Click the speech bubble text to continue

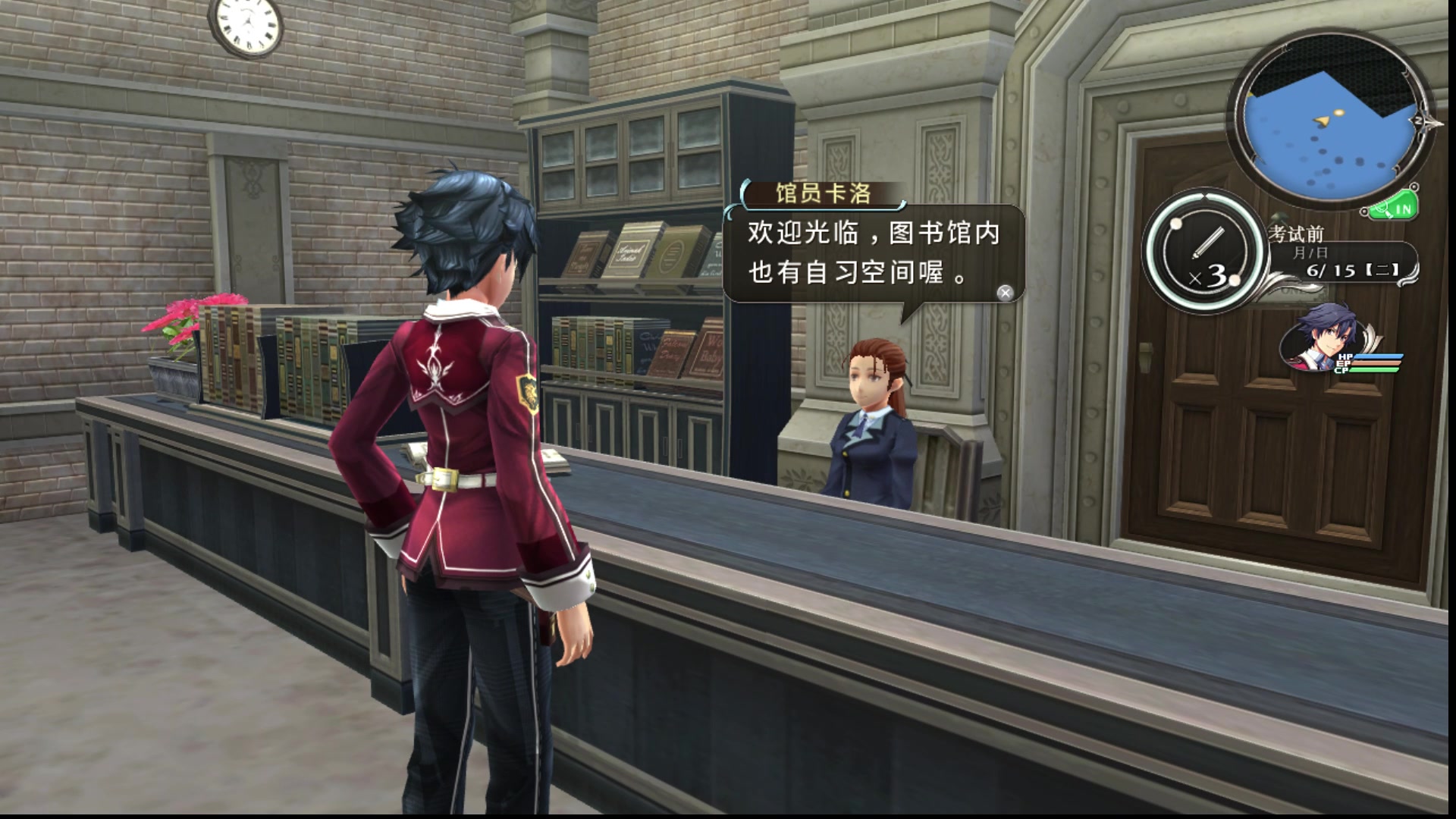click(x=872, y=253)
